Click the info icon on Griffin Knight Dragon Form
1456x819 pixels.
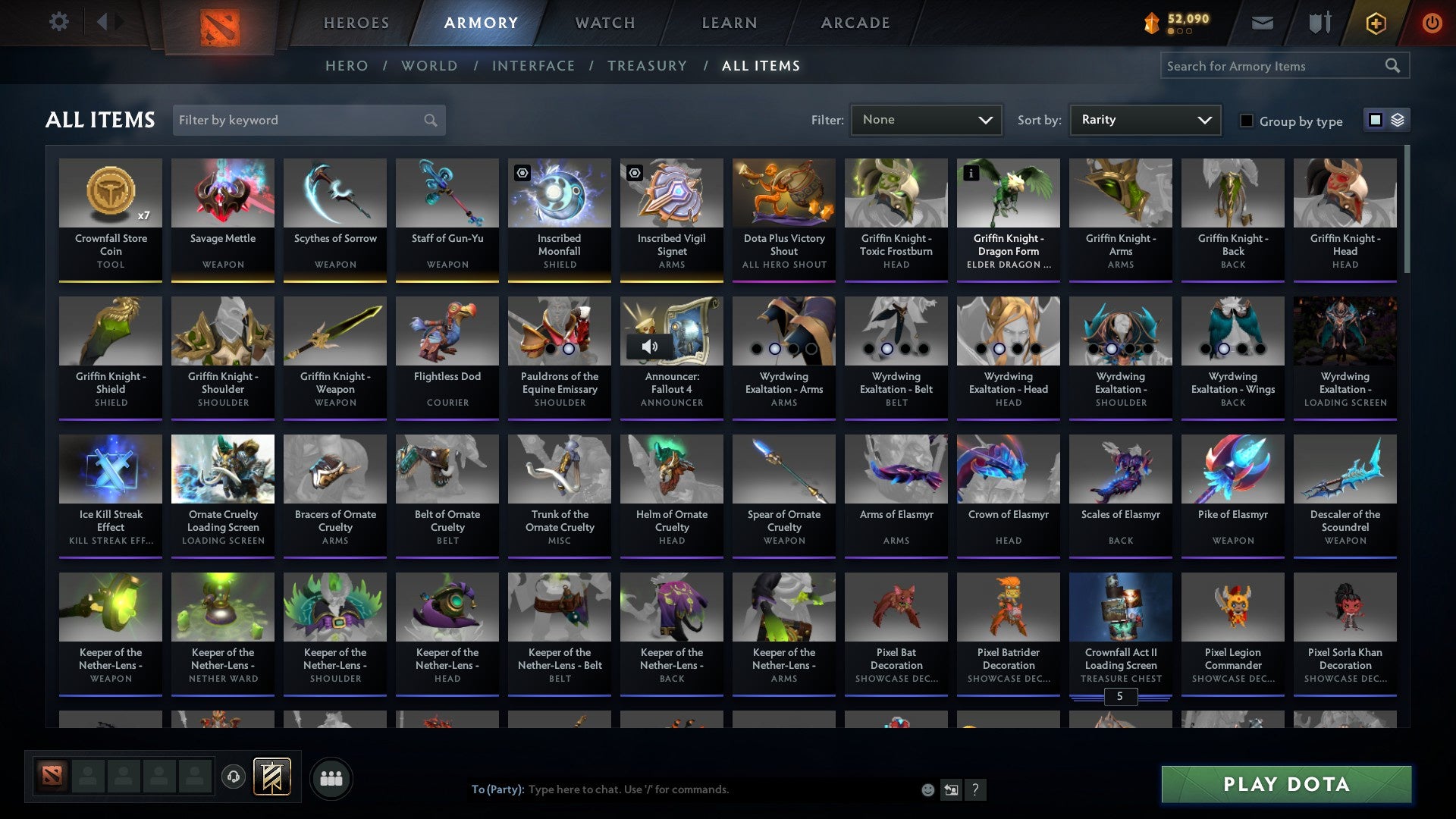[x=971, y=173]
